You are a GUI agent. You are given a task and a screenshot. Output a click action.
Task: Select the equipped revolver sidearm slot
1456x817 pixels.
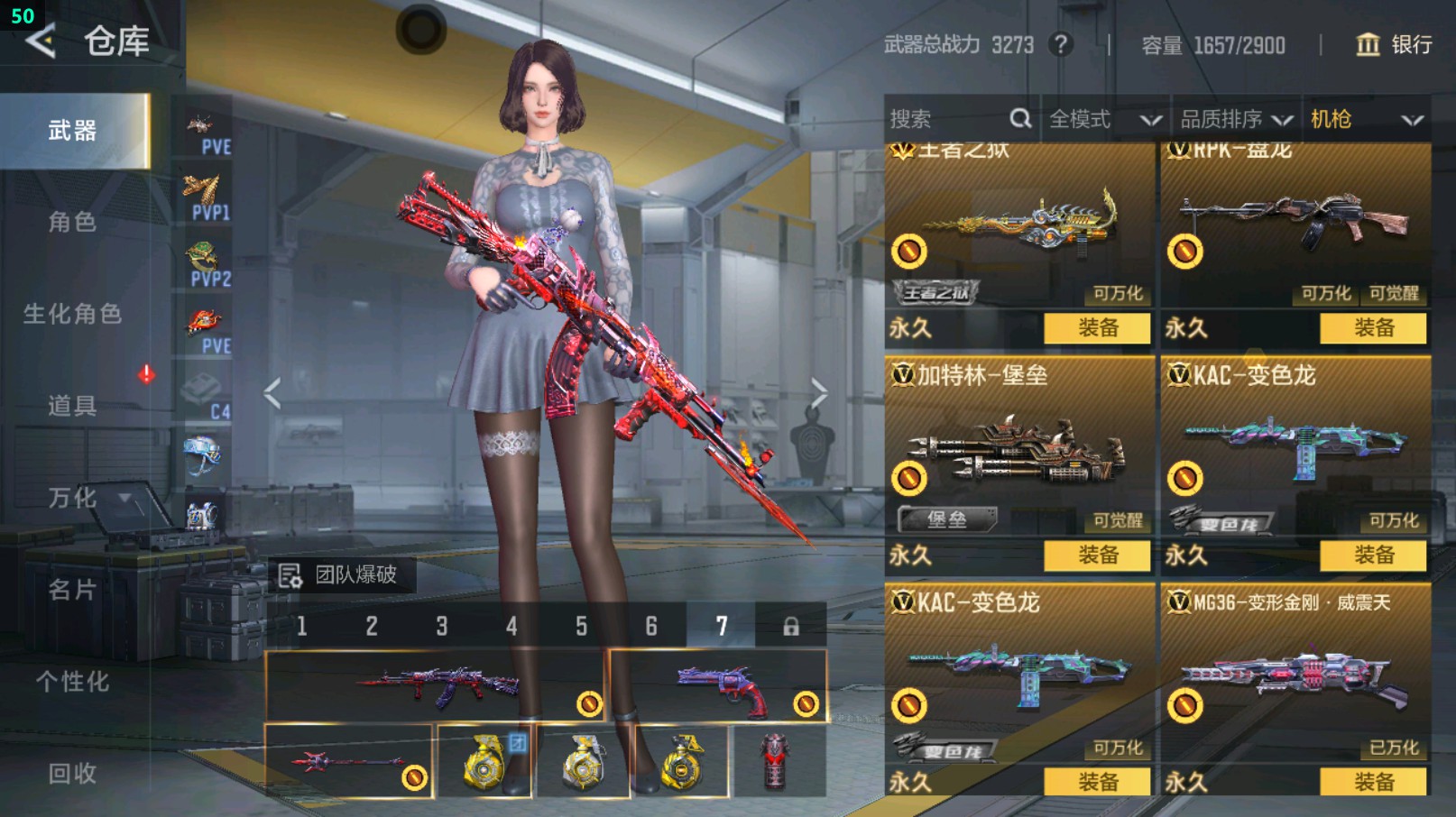click(719, 686)
